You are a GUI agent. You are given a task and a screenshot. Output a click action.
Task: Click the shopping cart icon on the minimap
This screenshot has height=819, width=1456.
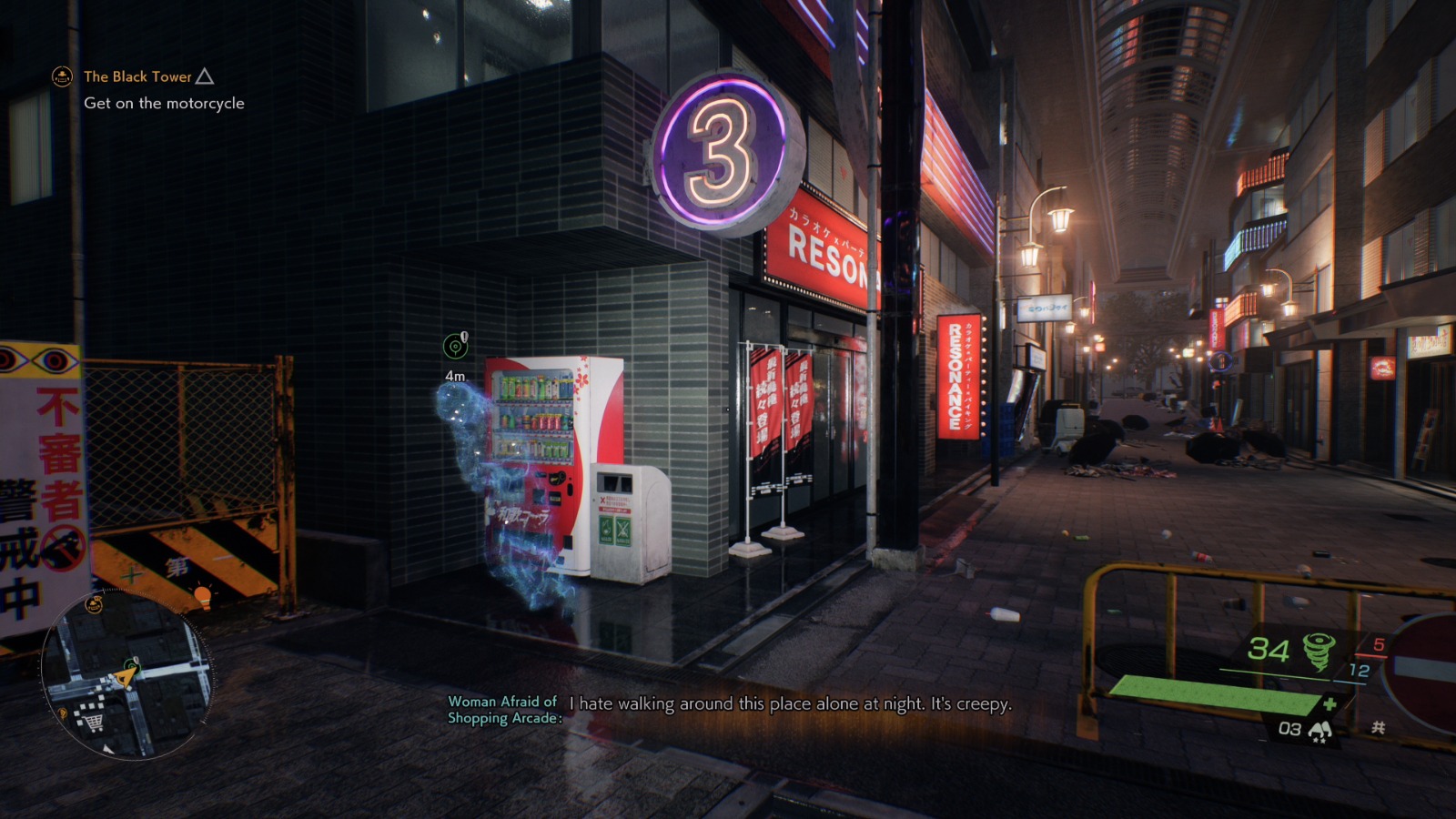coord(92,720)
